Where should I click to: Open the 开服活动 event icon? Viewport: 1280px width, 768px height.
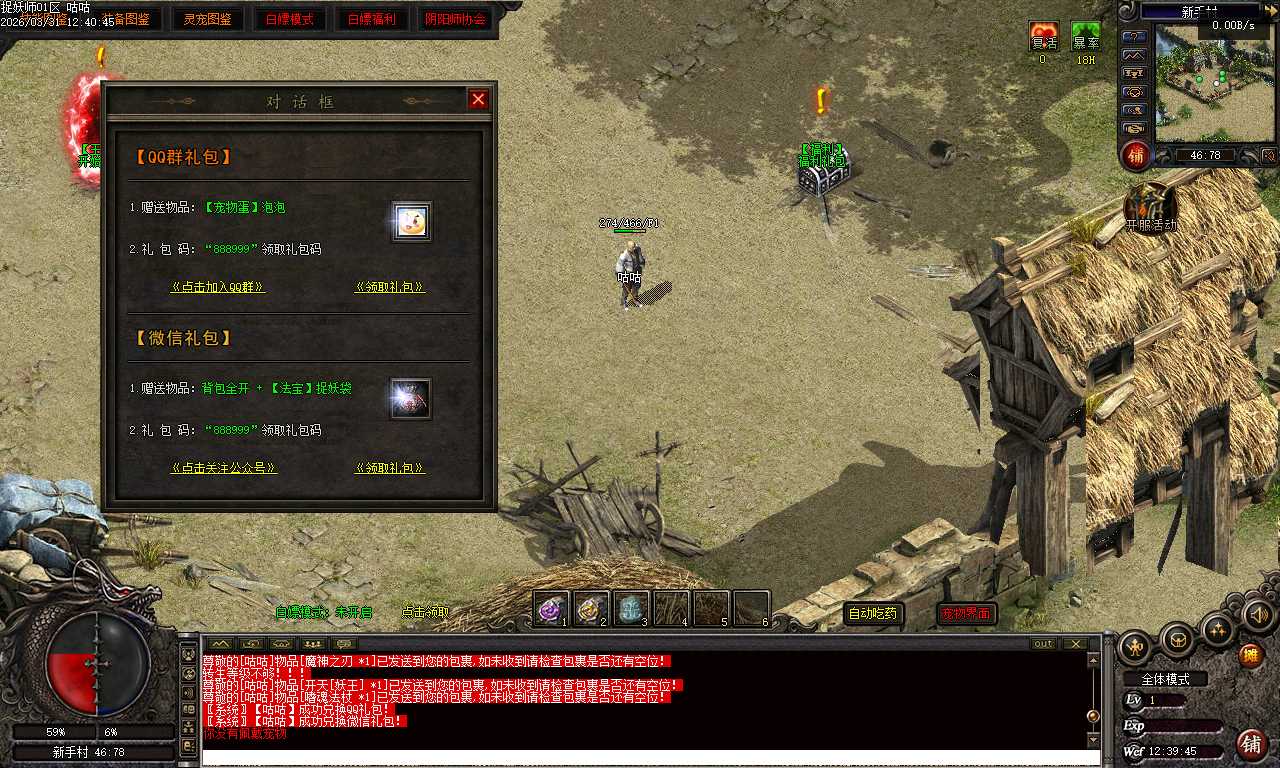(1151, 206)
